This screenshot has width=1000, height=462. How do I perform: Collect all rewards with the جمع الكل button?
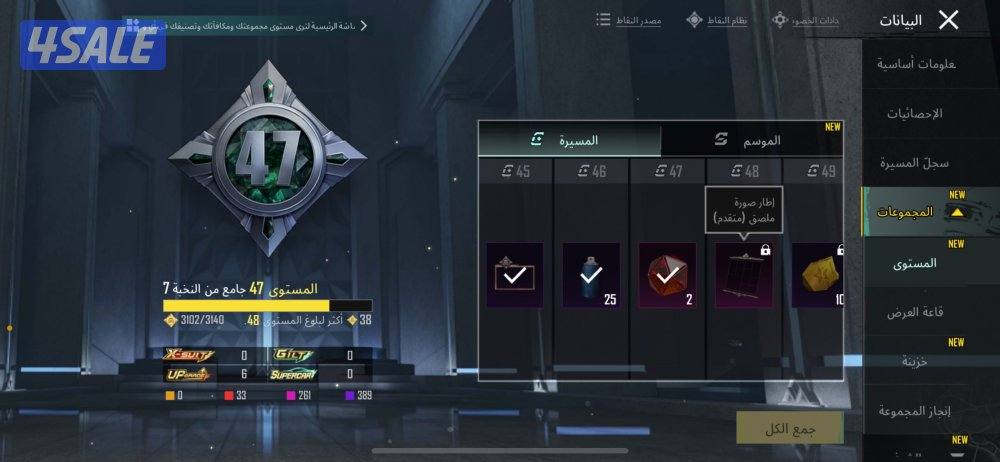coord(789,427)
